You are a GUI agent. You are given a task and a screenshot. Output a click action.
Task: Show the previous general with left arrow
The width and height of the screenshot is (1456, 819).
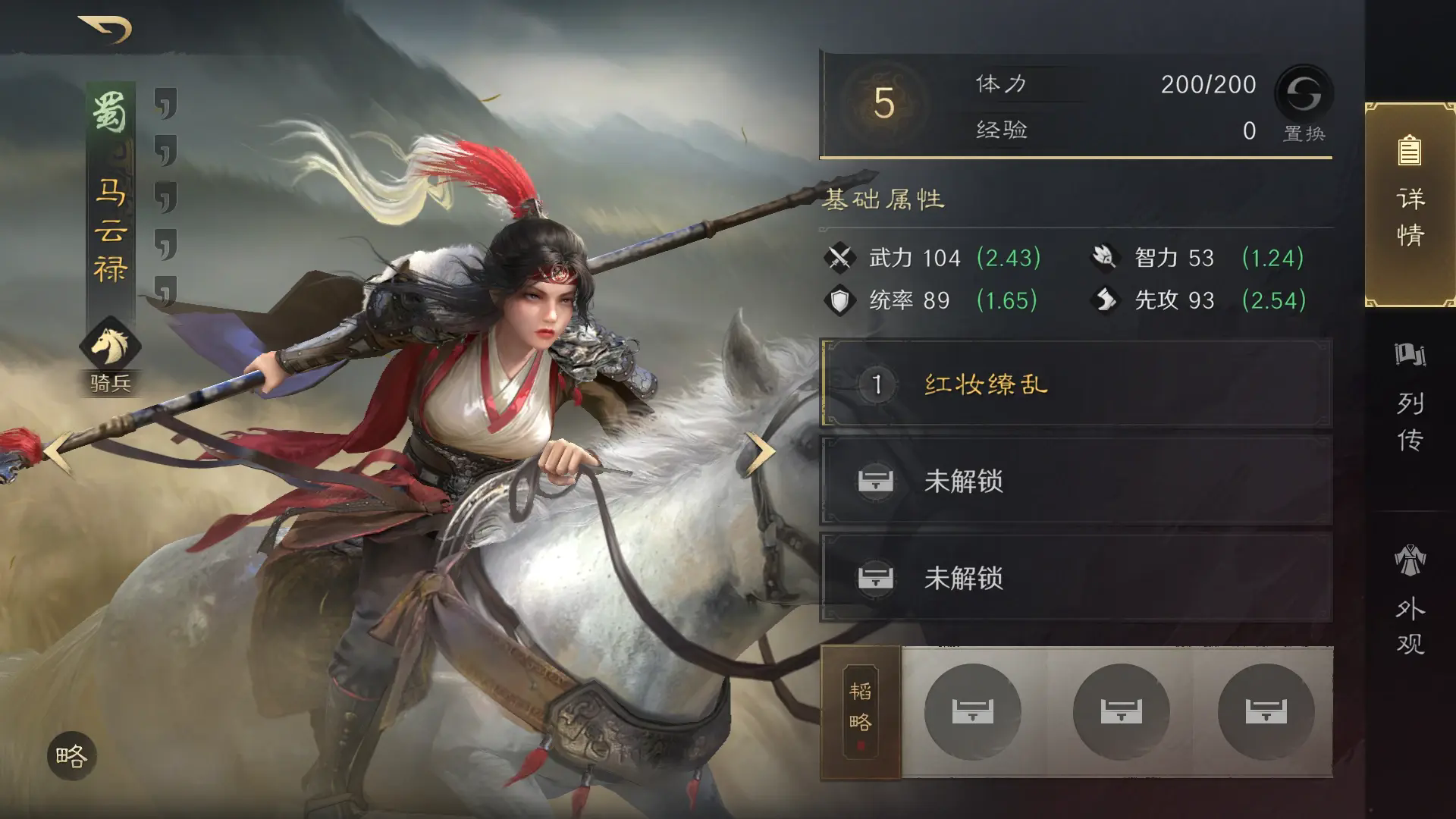(58, 452)
